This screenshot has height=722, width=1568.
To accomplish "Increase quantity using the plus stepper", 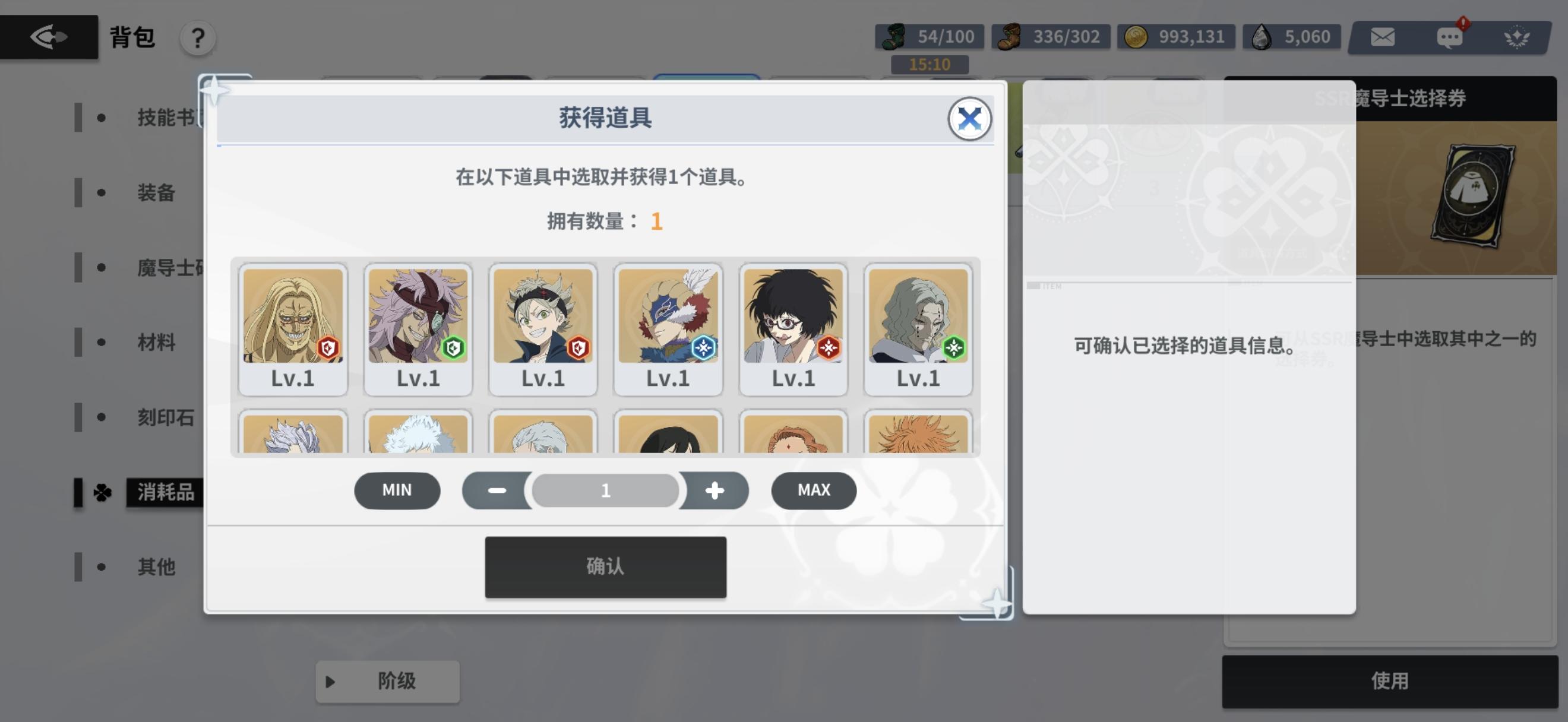I will [715, 490].
